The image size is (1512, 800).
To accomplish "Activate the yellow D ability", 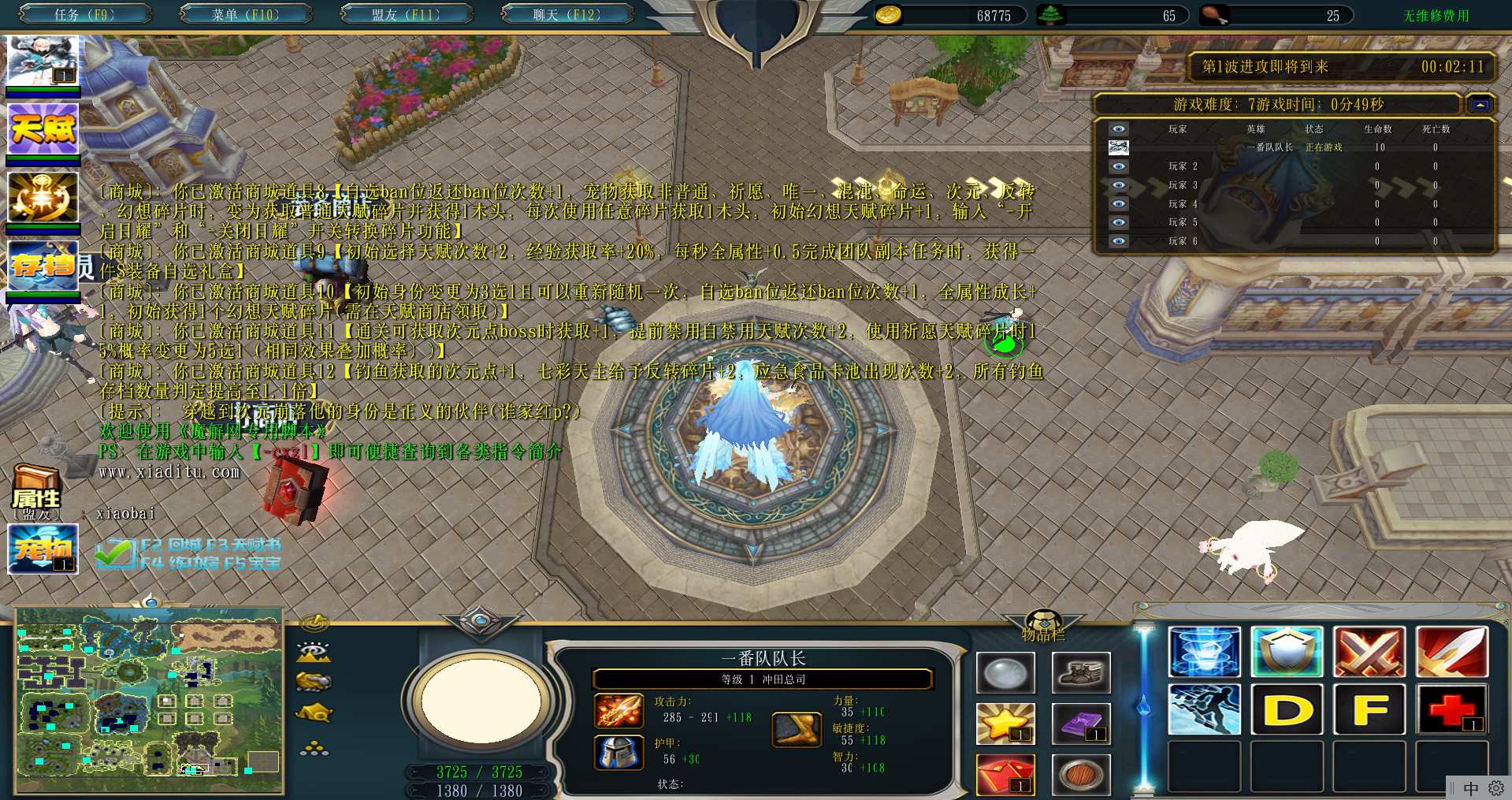I will (1287, 709).
